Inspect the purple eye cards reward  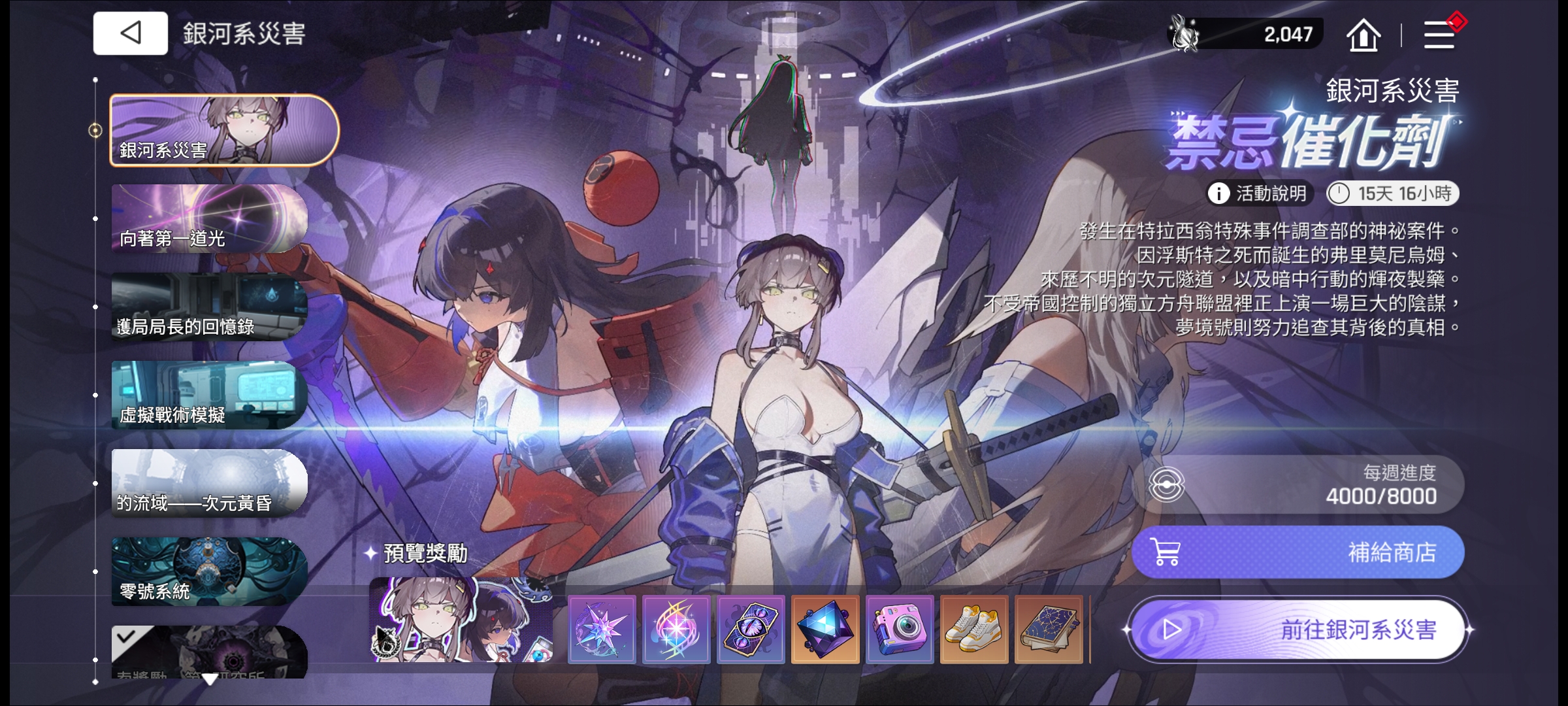751,630
